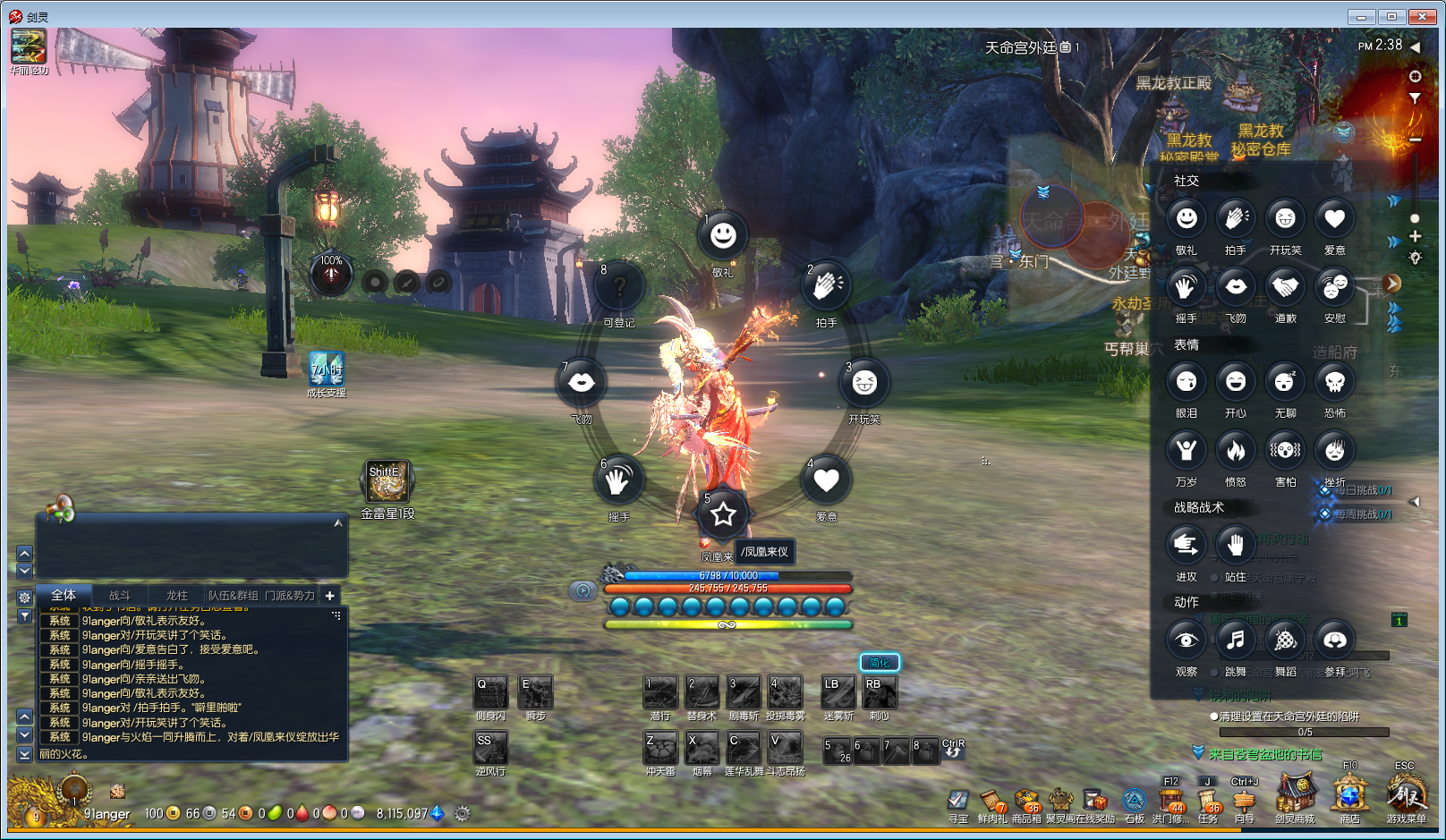Activate the 进攻 attack tactic signal
This screenshot has width=1446, height=840.
click(x=1187, y=544)
